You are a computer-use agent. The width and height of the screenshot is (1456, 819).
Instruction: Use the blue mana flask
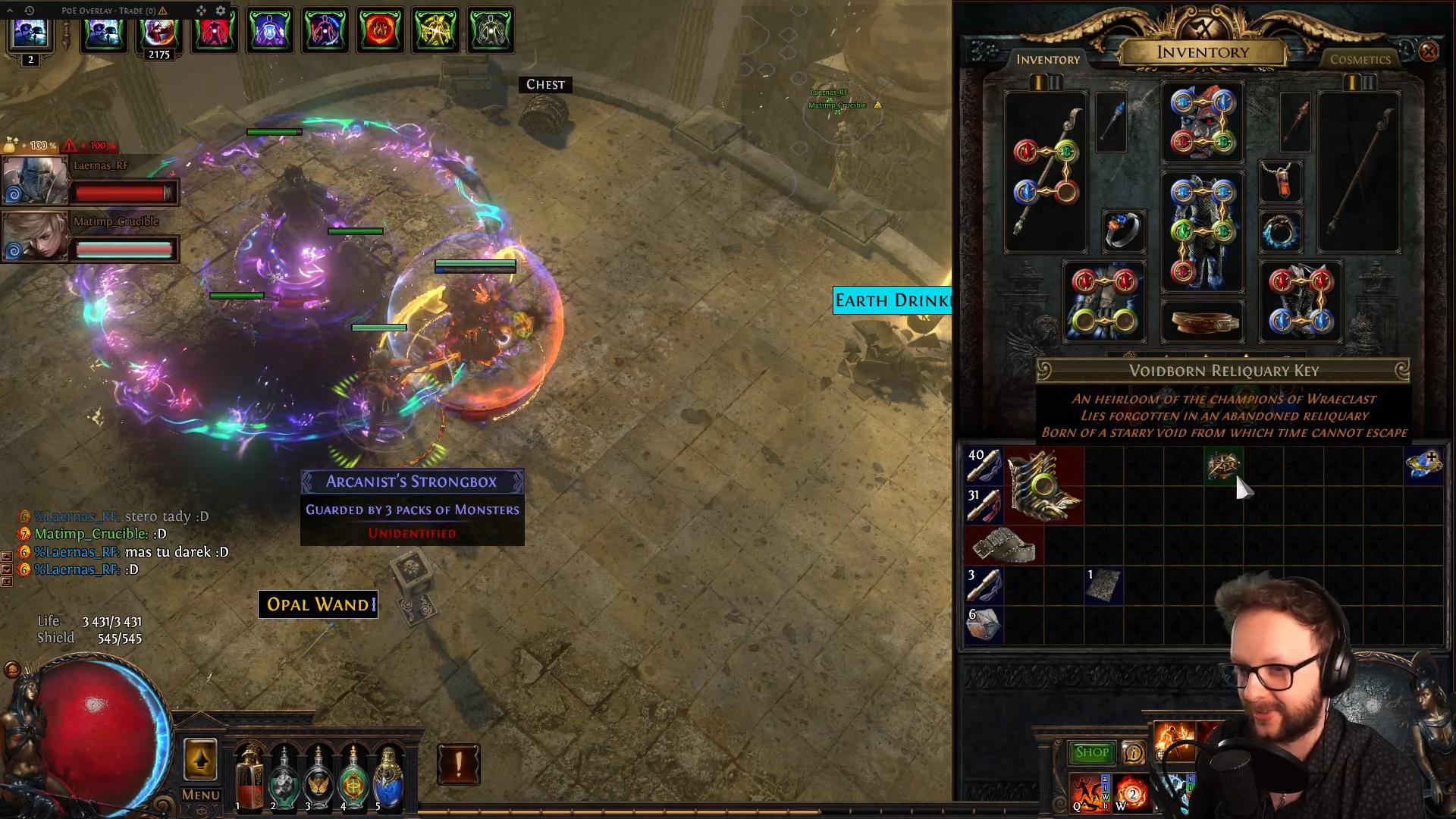coord(388,775)
